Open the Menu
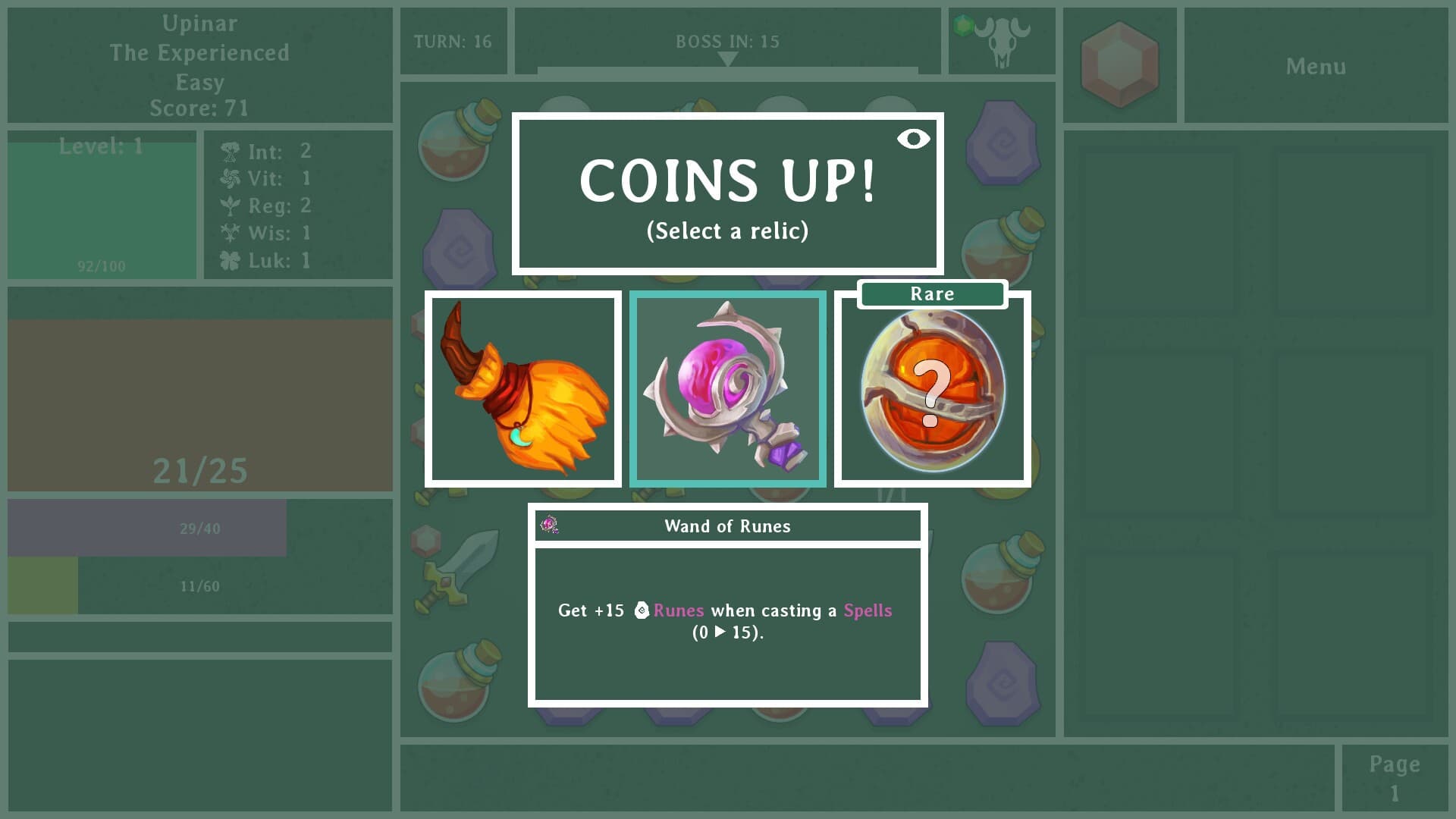 pos(1316,67)
